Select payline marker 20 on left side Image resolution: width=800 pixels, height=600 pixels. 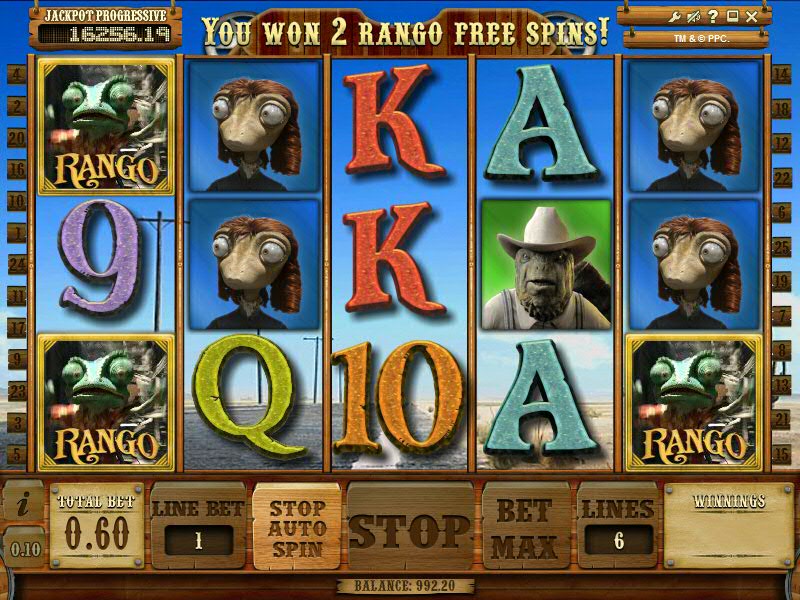point(16,139)
